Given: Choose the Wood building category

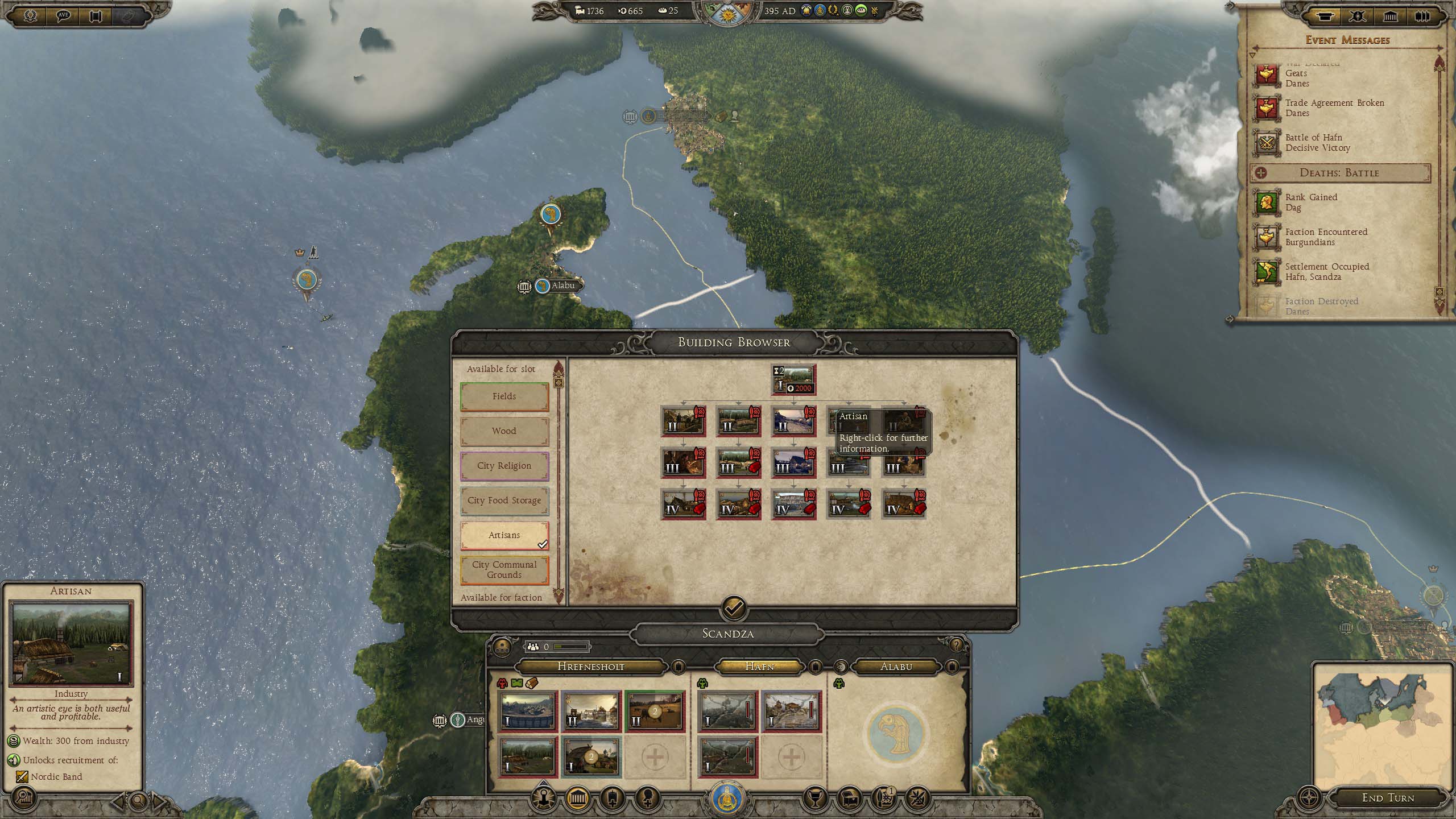Looking at the screenshot, I should click(x=504, y=431).
